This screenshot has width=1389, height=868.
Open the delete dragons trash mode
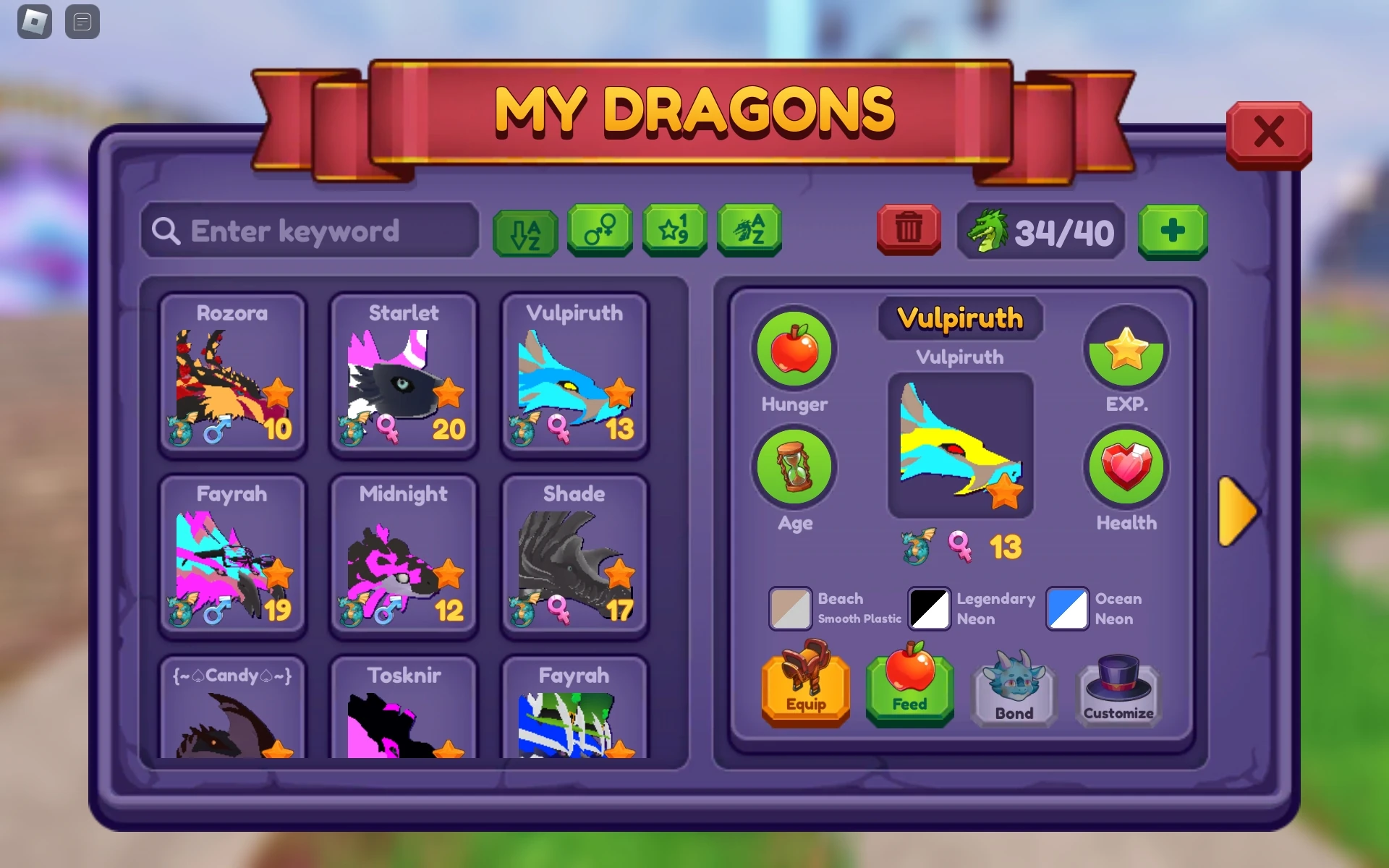[x=908, y=231]
